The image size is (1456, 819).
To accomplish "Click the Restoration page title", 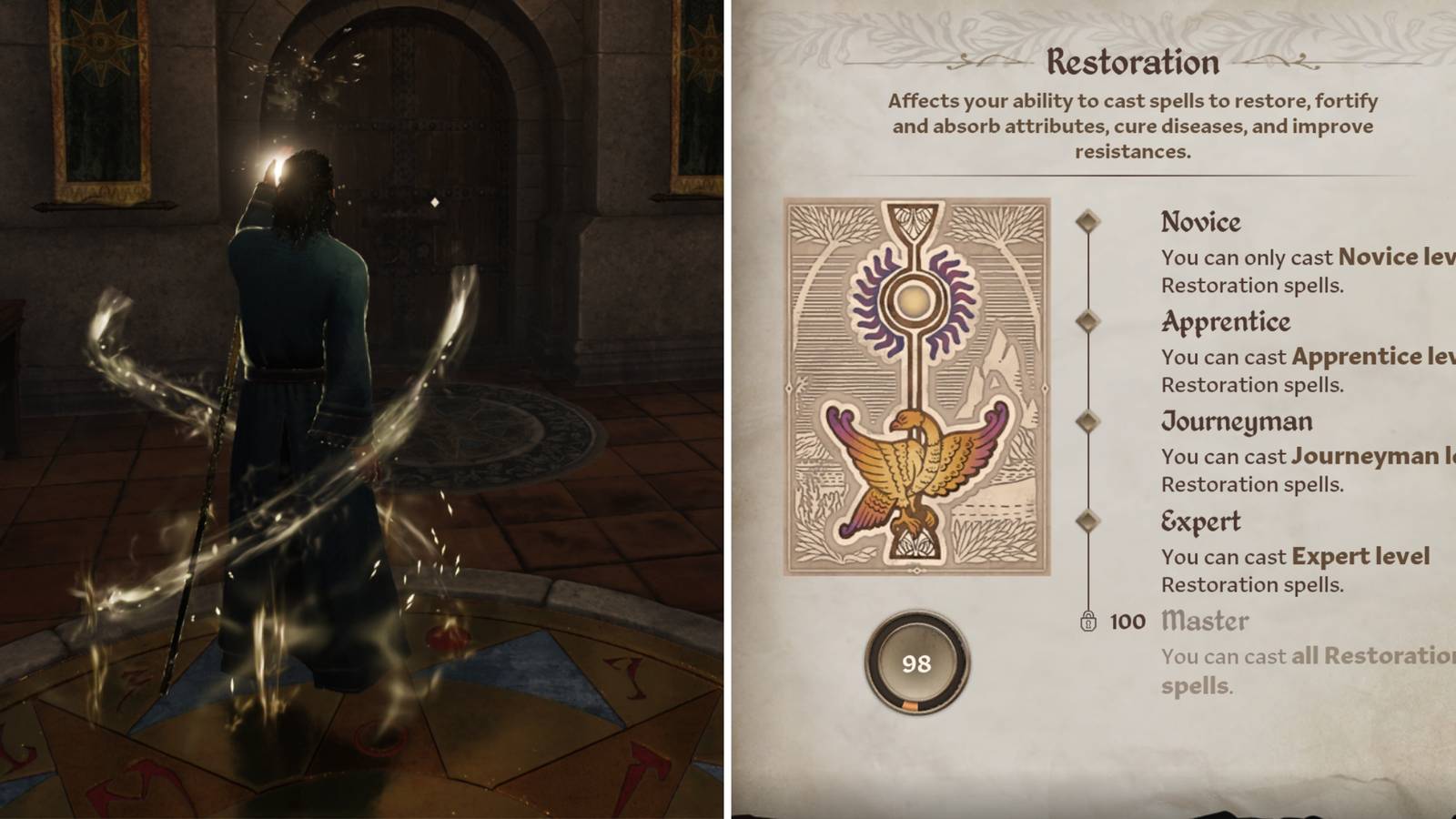I will click(x=1135, y=61).
